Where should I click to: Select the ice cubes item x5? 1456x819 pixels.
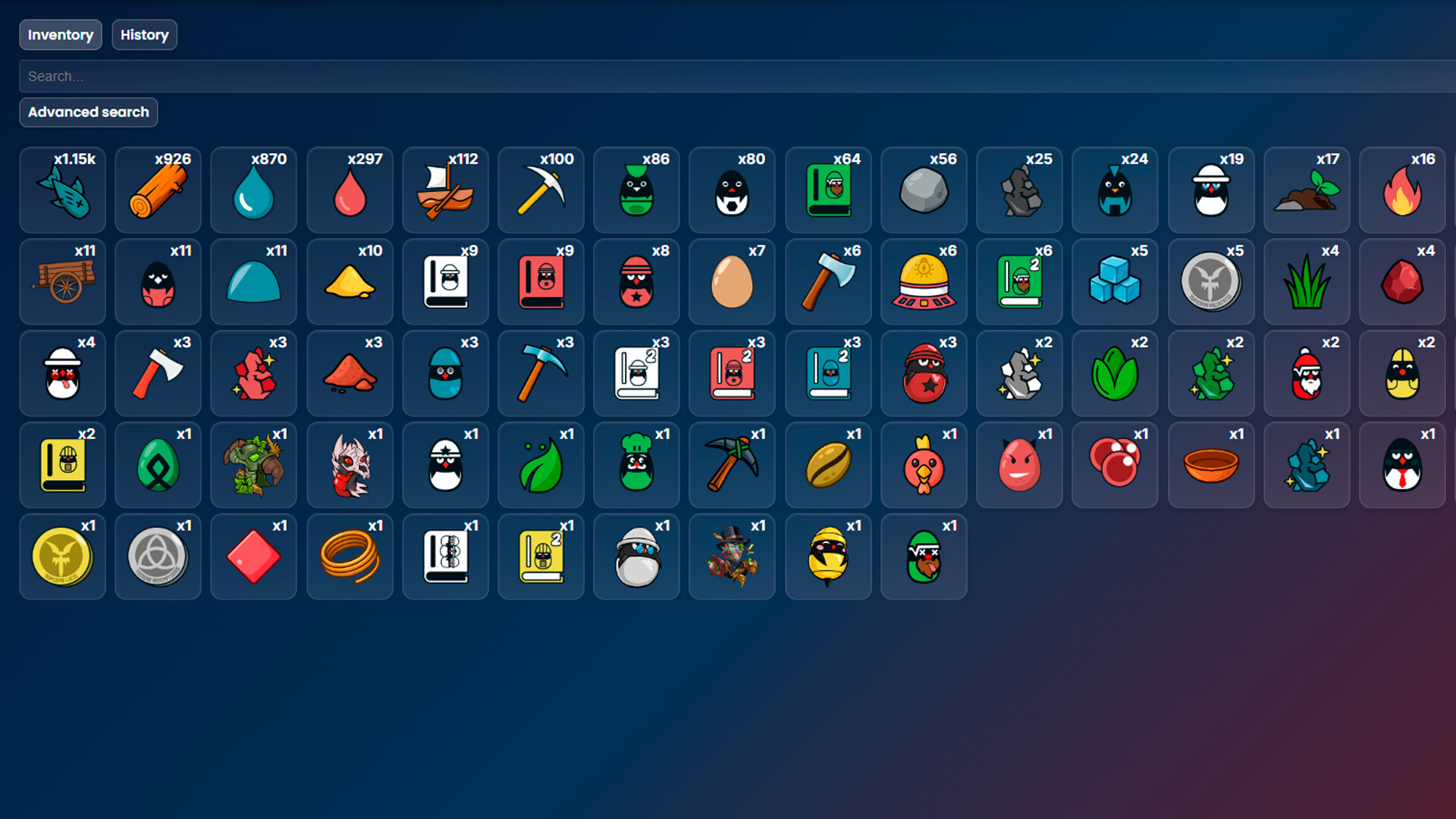(x=1115, y=281)
